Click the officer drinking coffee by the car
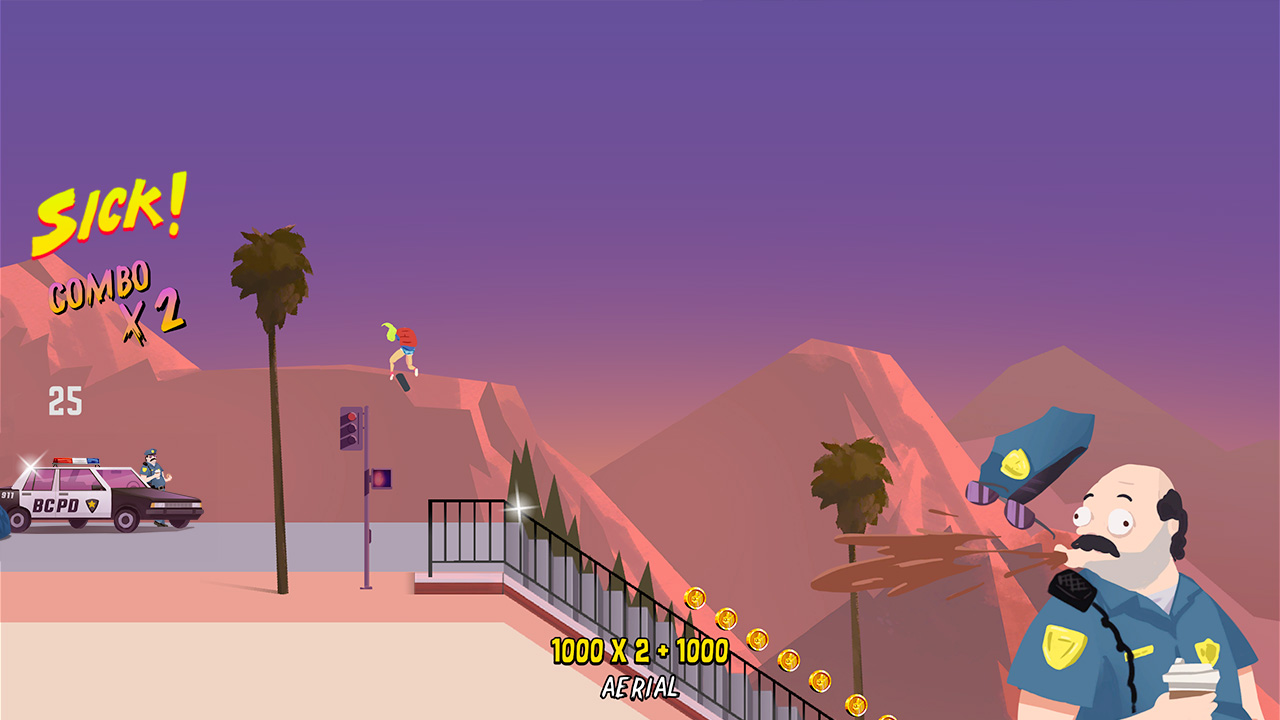Image resolution: width=1280 pixels, height=720 pixels. click(153, 471)
